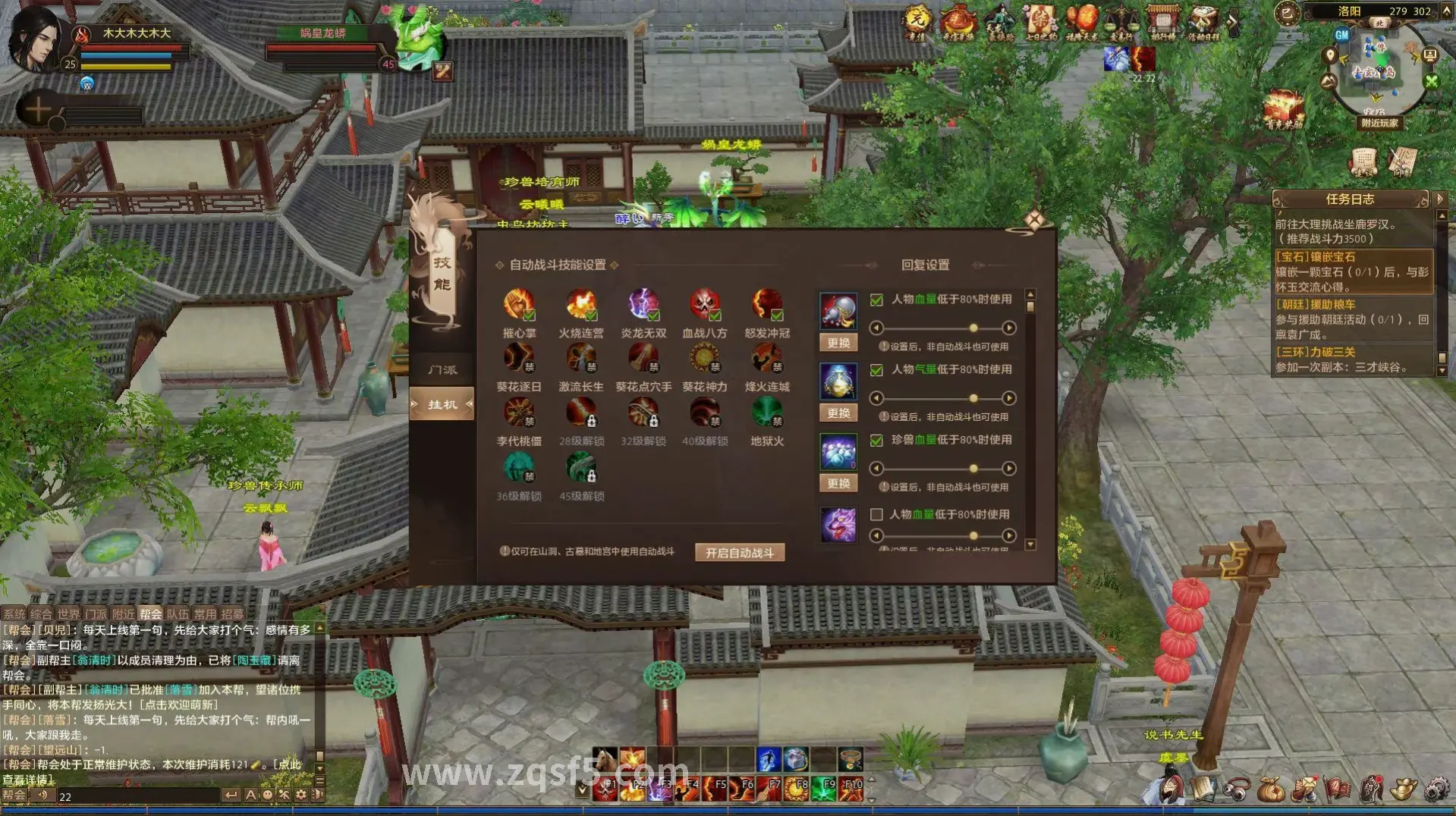This screenshot has width=1456, height=816.
Task: Select the 挂机 tab
Action: tap(442, 404)
